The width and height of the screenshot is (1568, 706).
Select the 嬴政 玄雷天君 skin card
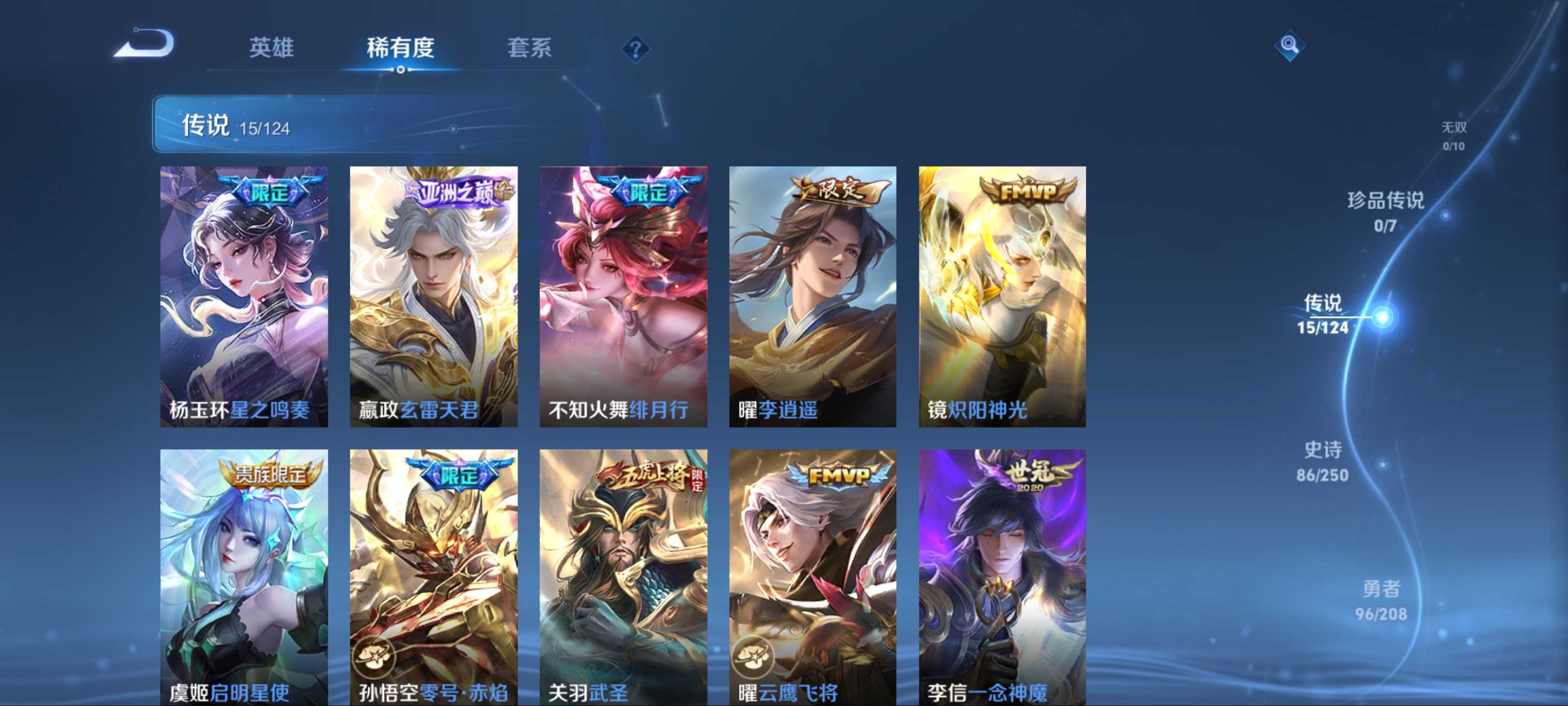coord(433,296)
